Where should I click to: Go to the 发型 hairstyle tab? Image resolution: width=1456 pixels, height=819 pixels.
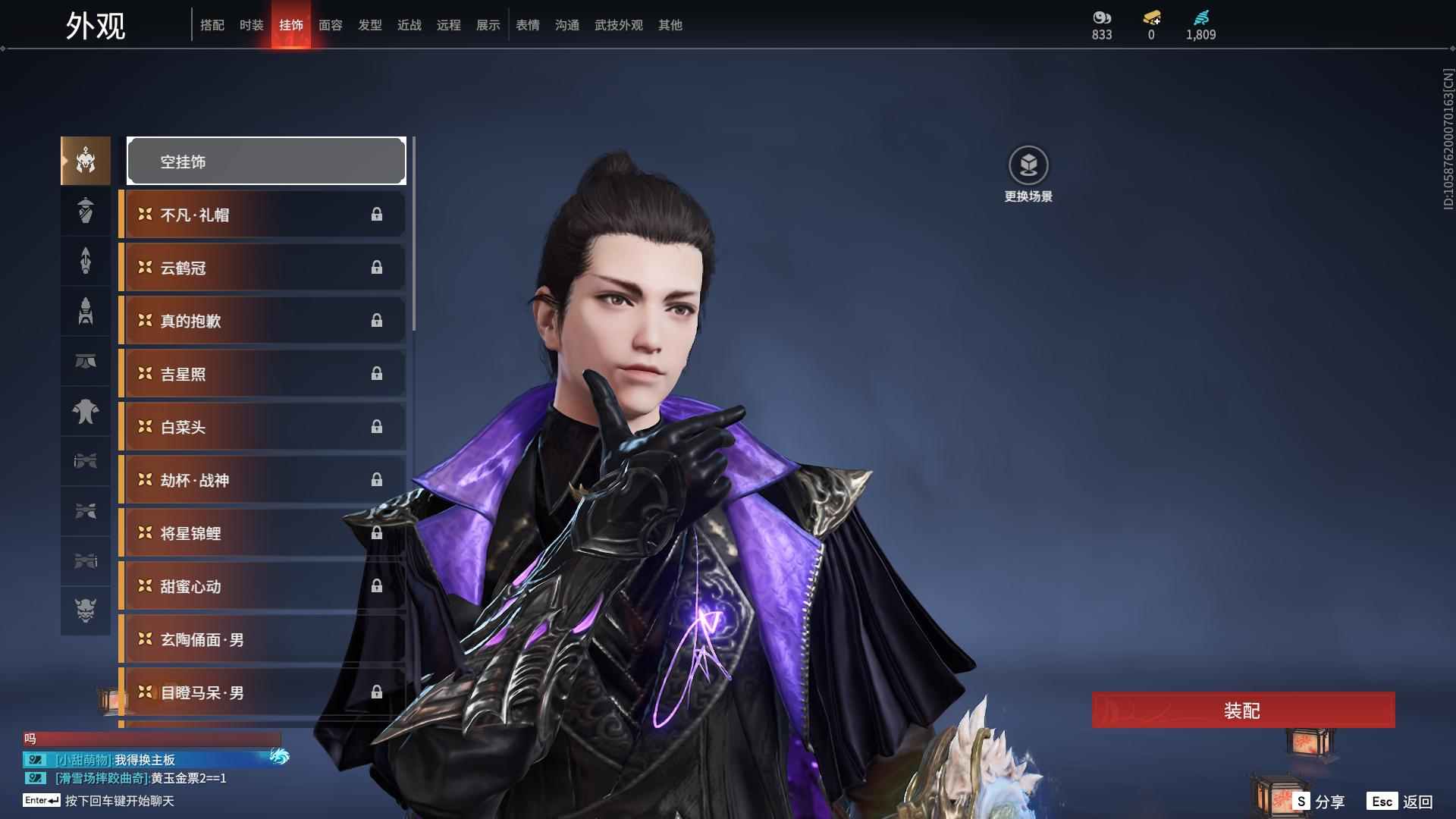click(370, 25)
